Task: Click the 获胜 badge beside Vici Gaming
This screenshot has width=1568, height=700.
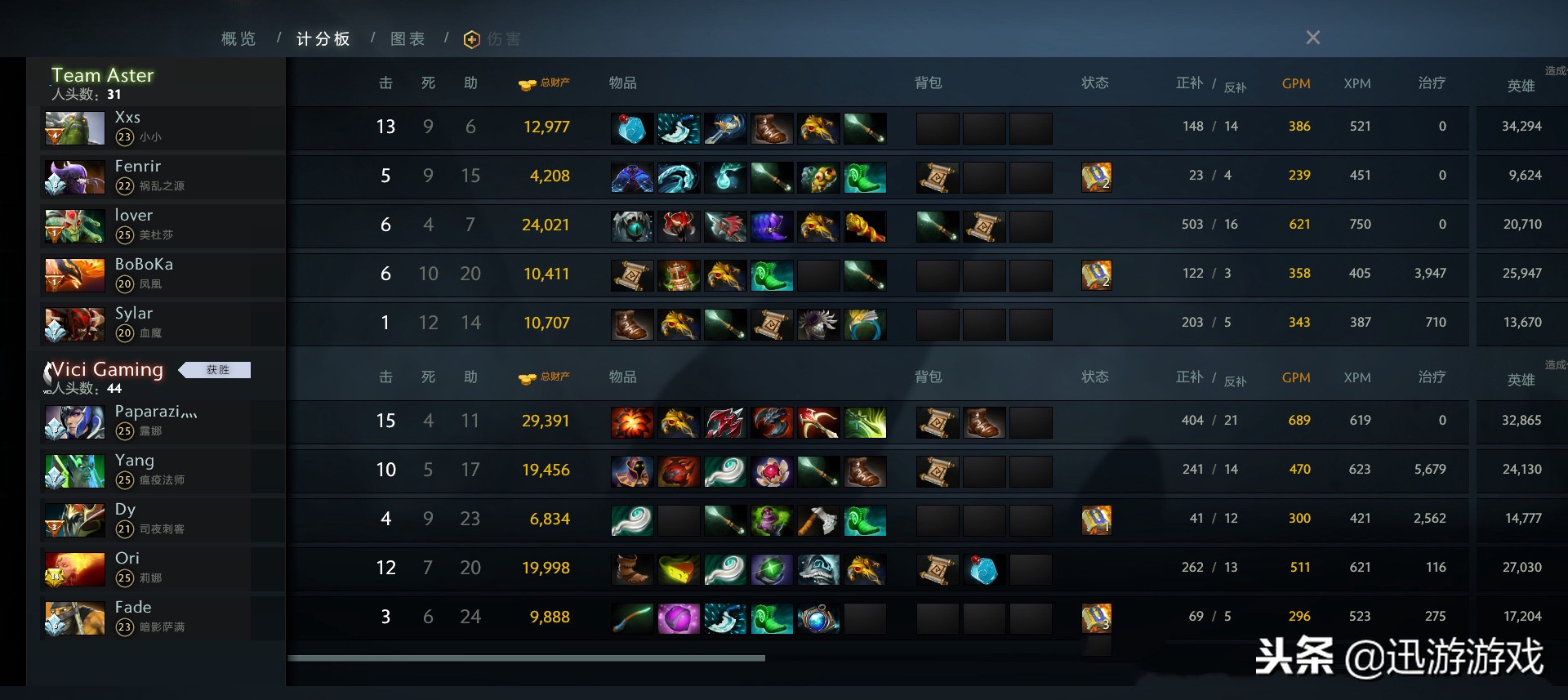Action: click(215, 369)
